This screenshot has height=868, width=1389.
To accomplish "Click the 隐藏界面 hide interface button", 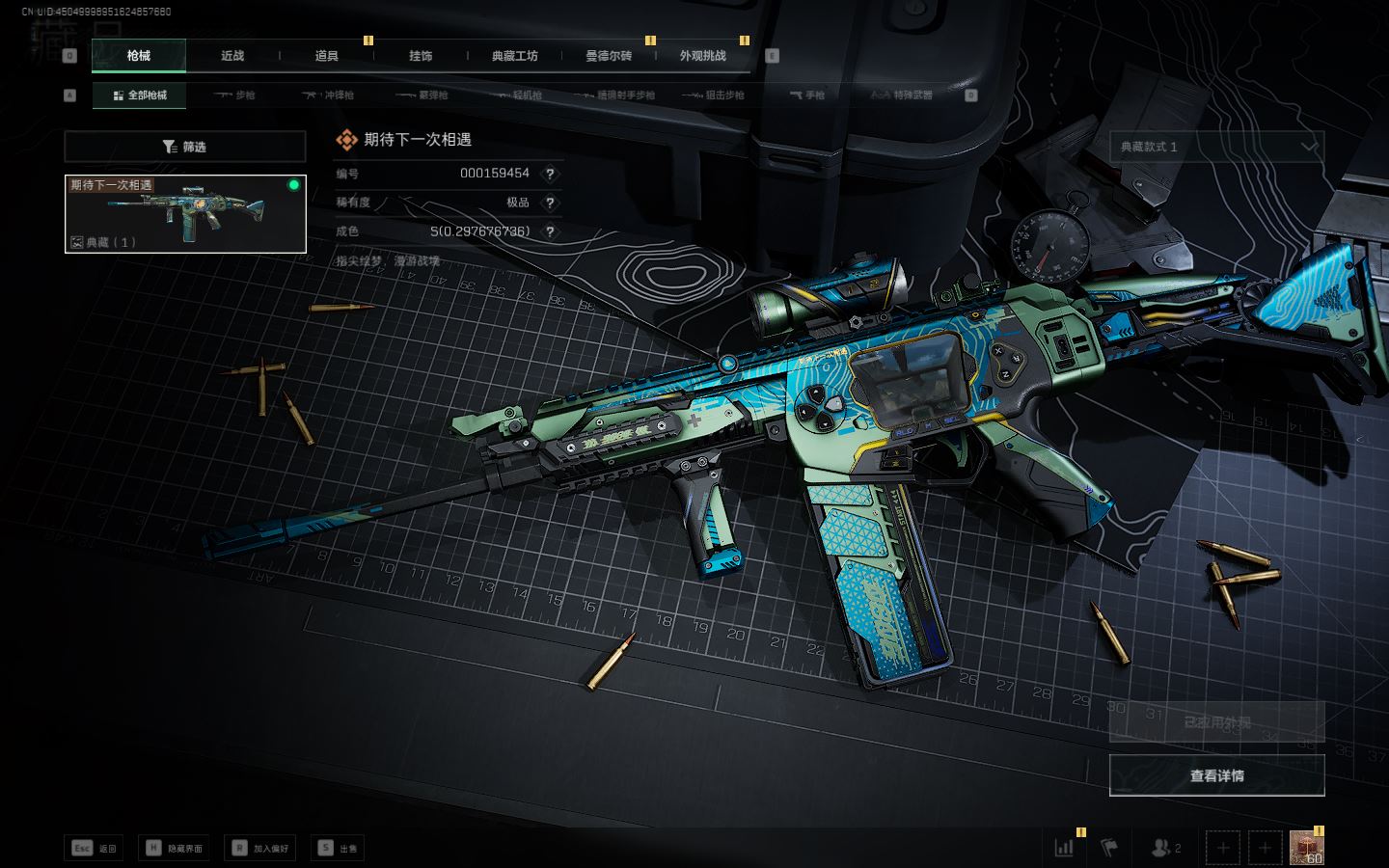I will tap(175, 848).
